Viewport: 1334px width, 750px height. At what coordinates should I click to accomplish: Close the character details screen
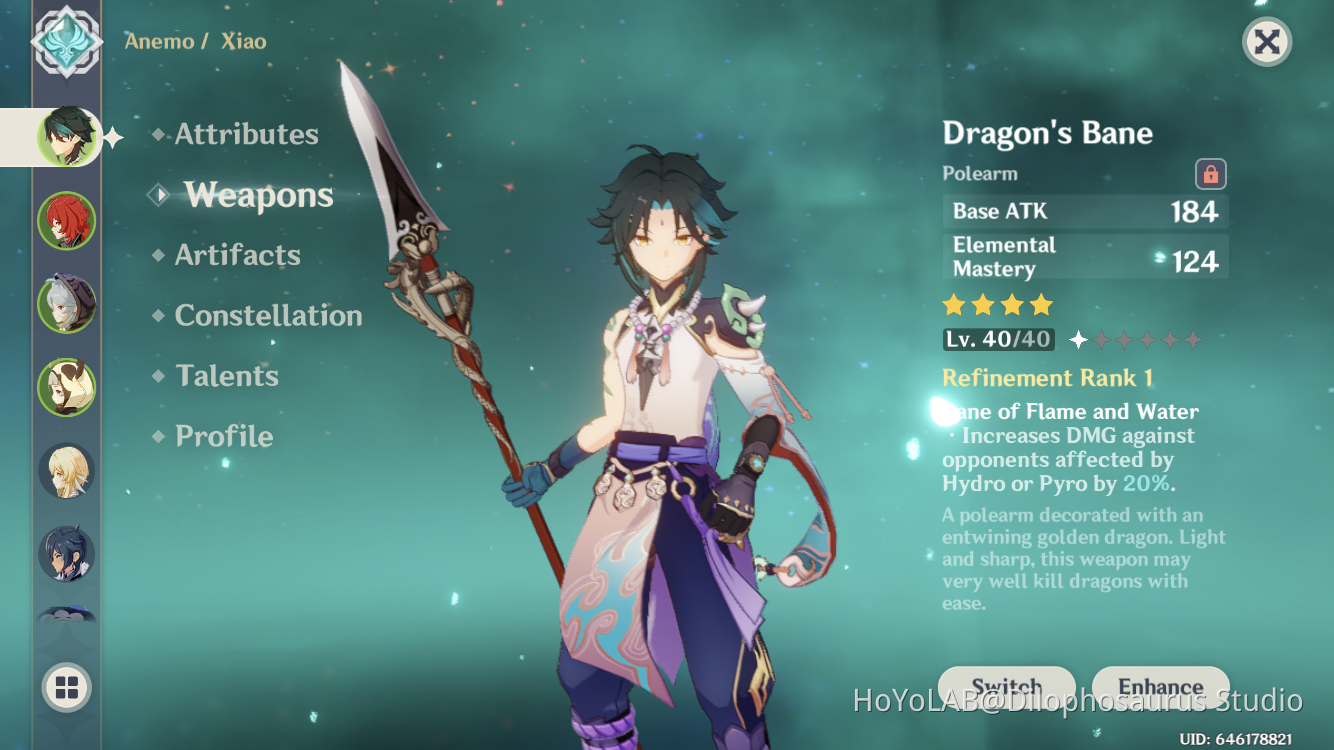1266,42
